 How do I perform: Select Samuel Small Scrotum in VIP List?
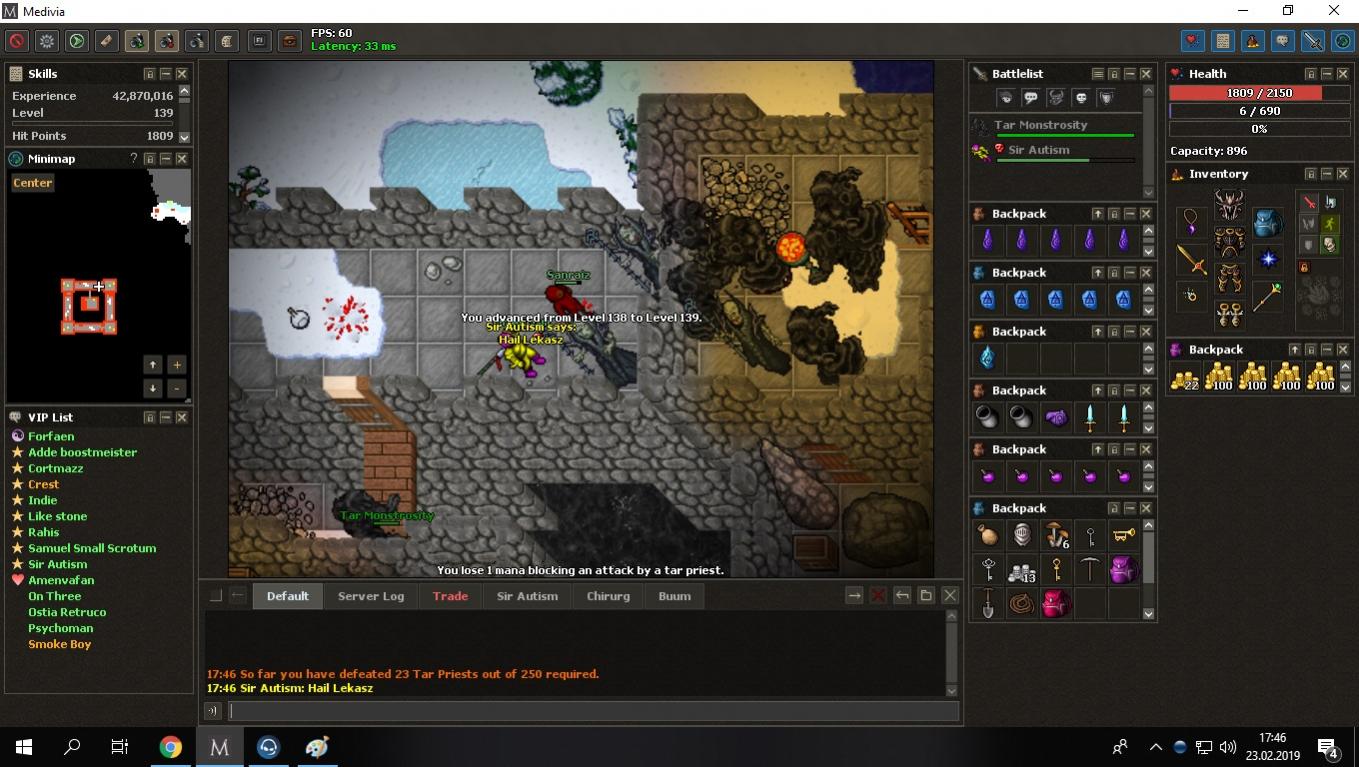92,548
